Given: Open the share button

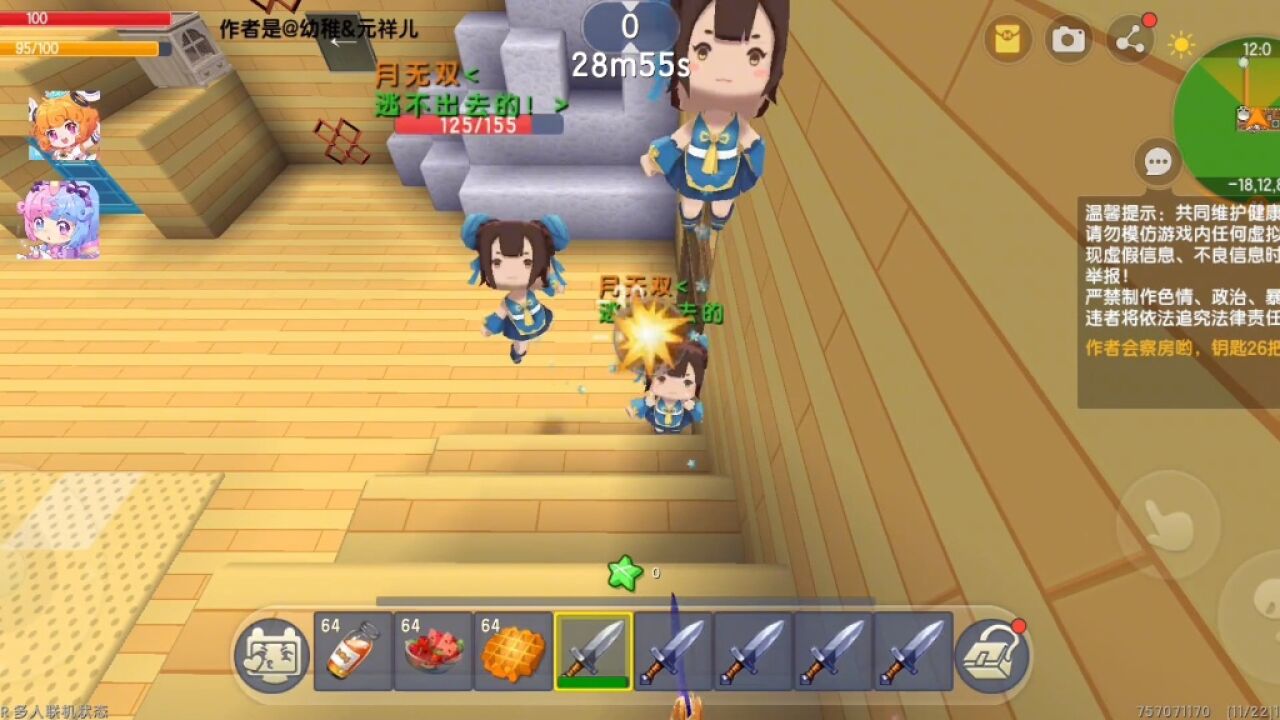Looking at the screenshot, I should tap(1130, 41).
